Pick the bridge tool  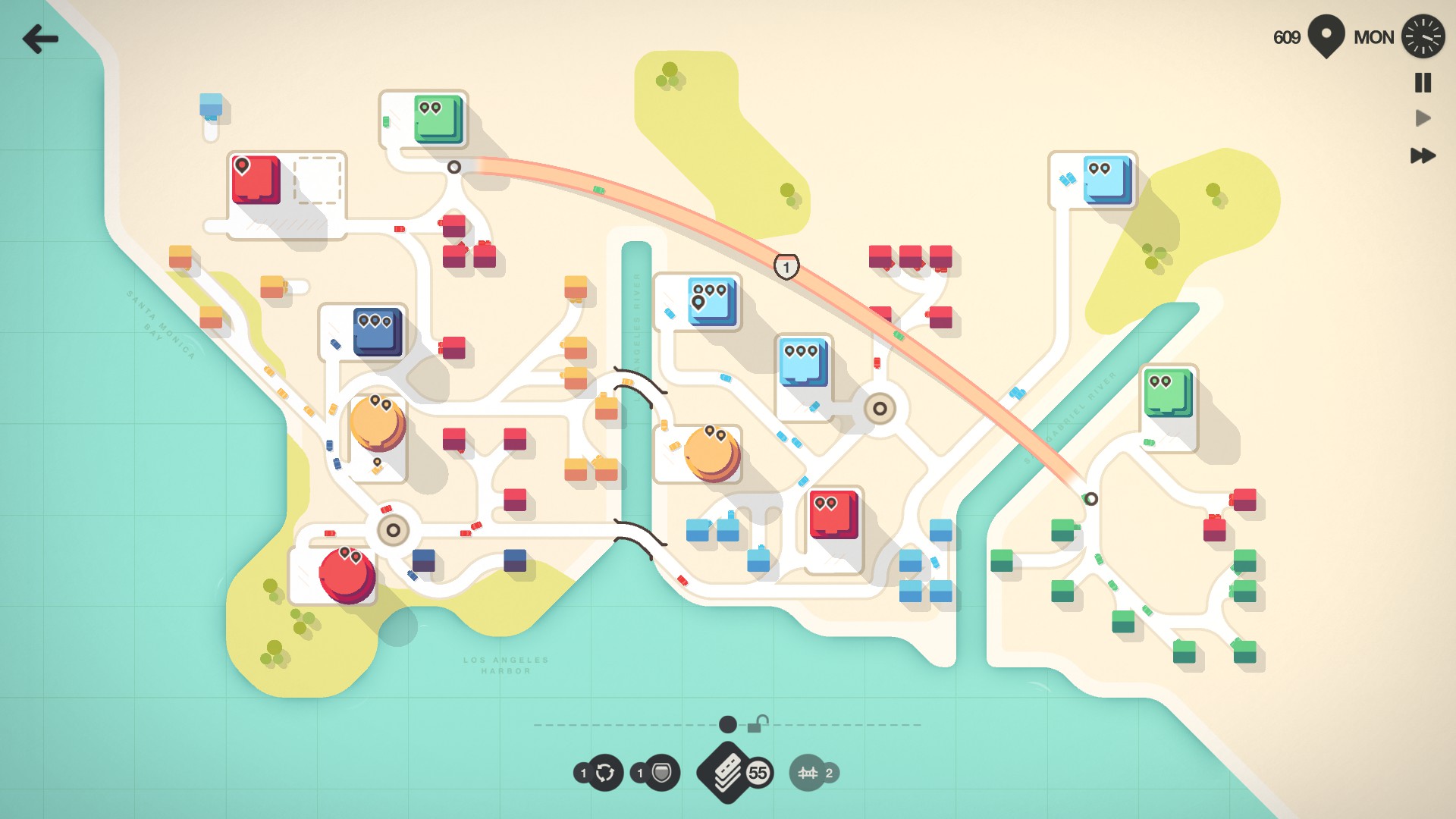click(x=808, y=773)
